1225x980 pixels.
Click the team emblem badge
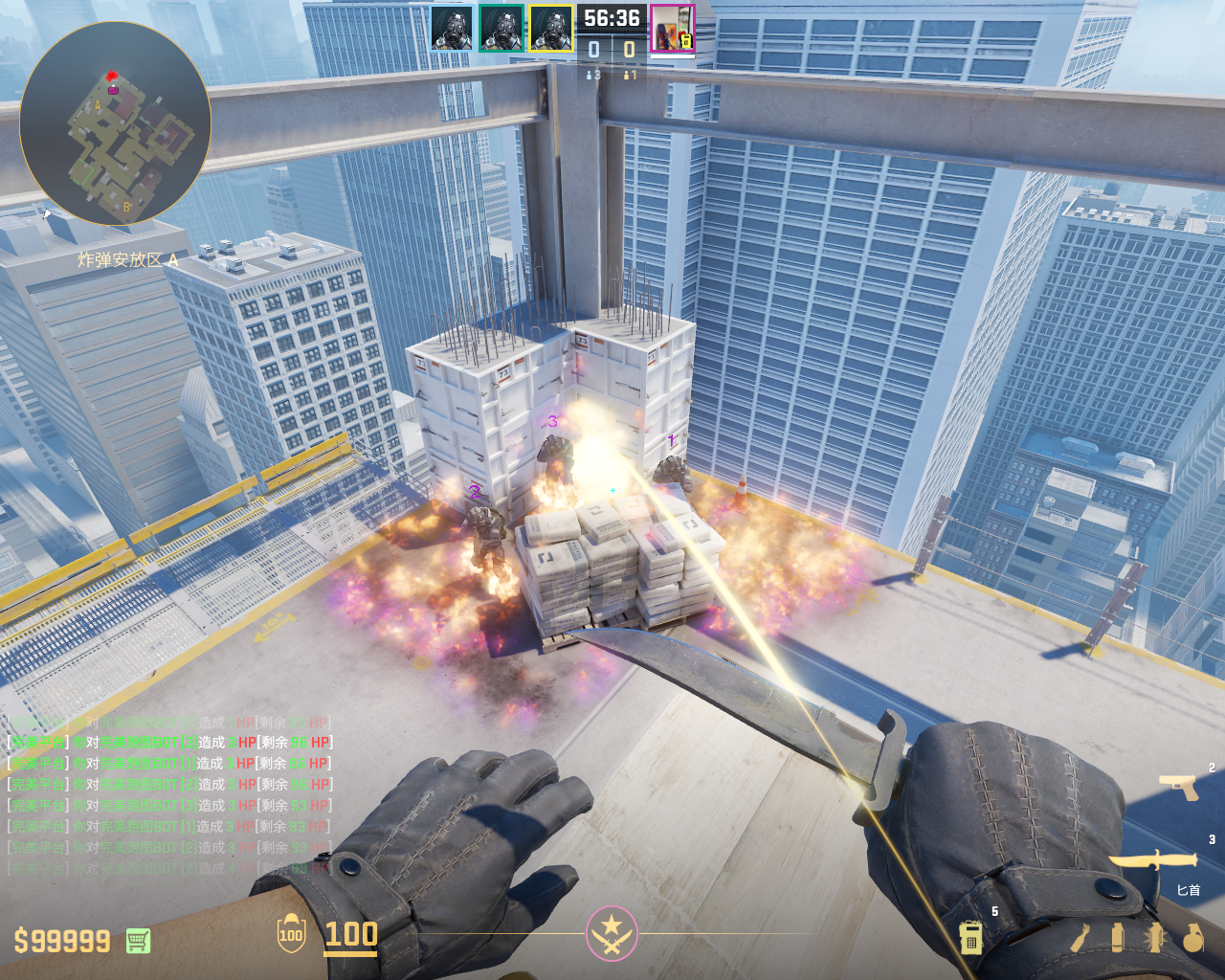[612, 933]
